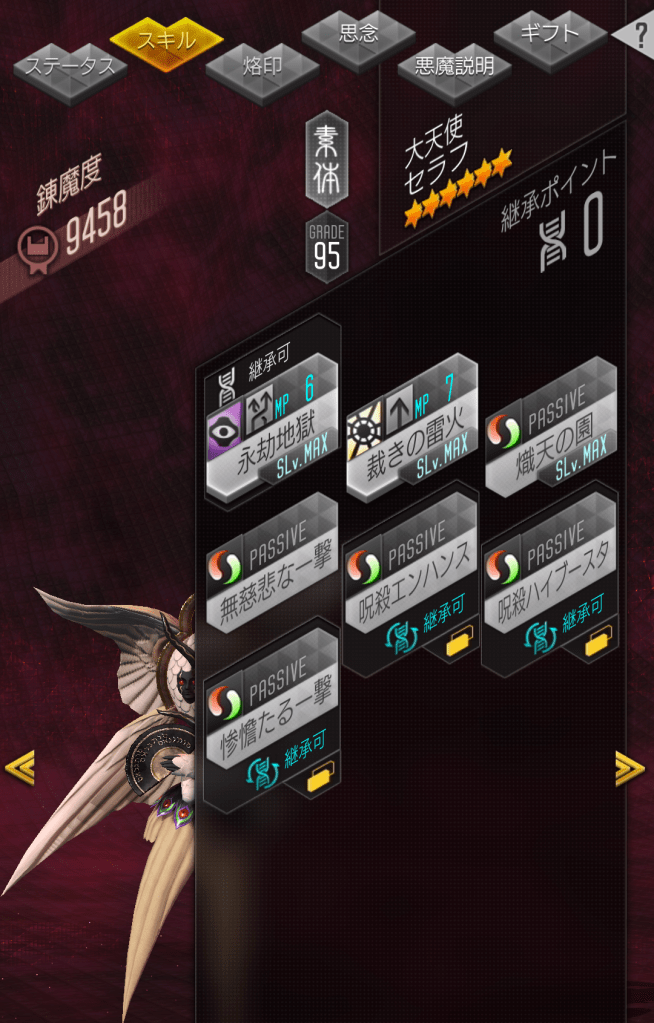
Task: Show the 思念 tab
Action: pyautogui.click(x=358, y=34)
